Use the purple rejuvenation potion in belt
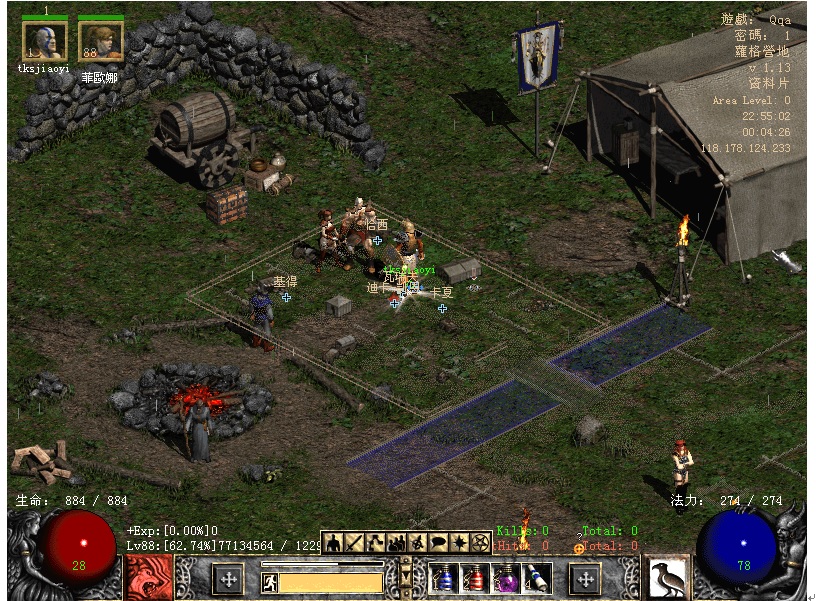Screen dimensions: 816x601 (506, 578)
